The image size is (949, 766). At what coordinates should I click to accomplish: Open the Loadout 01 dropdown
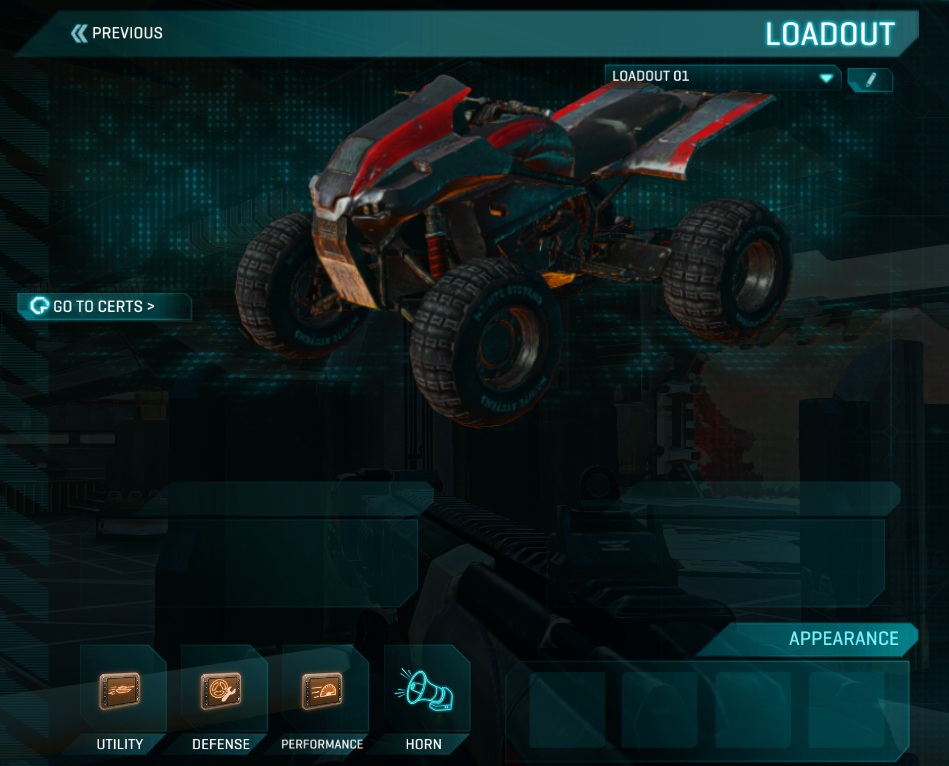(x=722, y=77)
